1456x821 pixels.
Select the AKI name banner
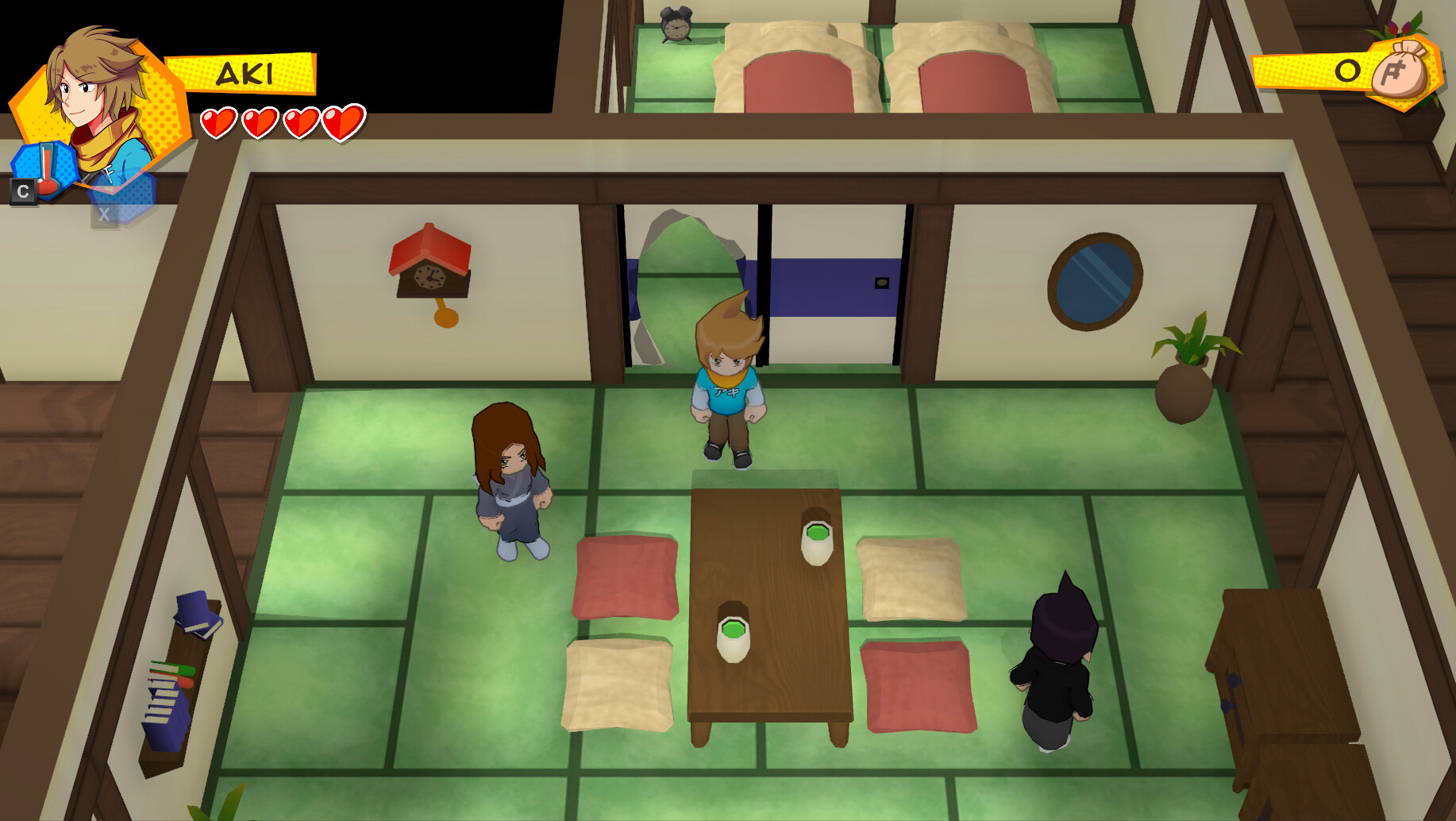(245, 75)
